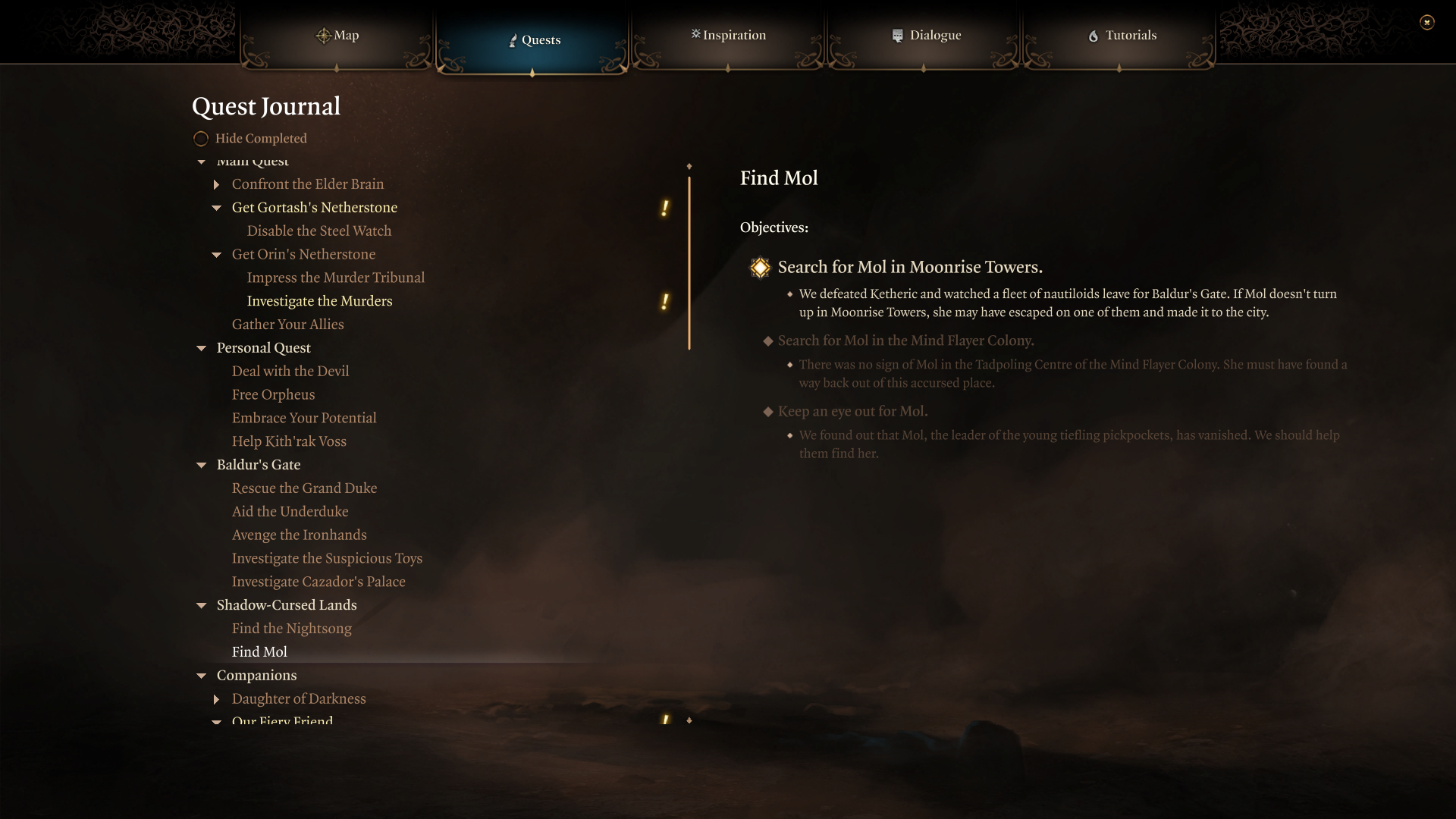Select the Find the Nightsong quest
This screenshot has width=1456, height=819.
[x=291, y=628]
